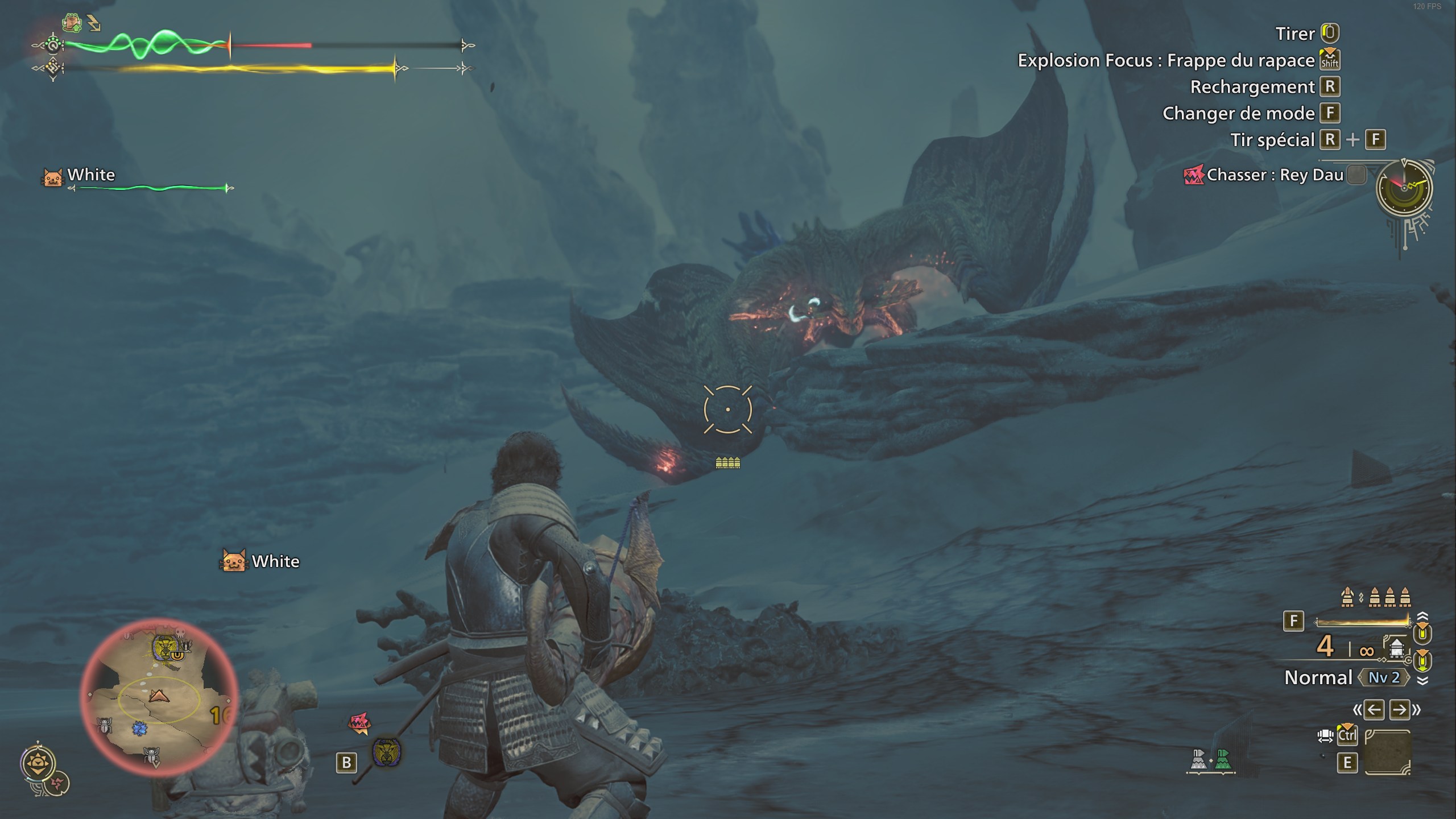Screen dimensions: 1456x819
Task: Click the demon drink buff icon
Action: pos(72,22)
